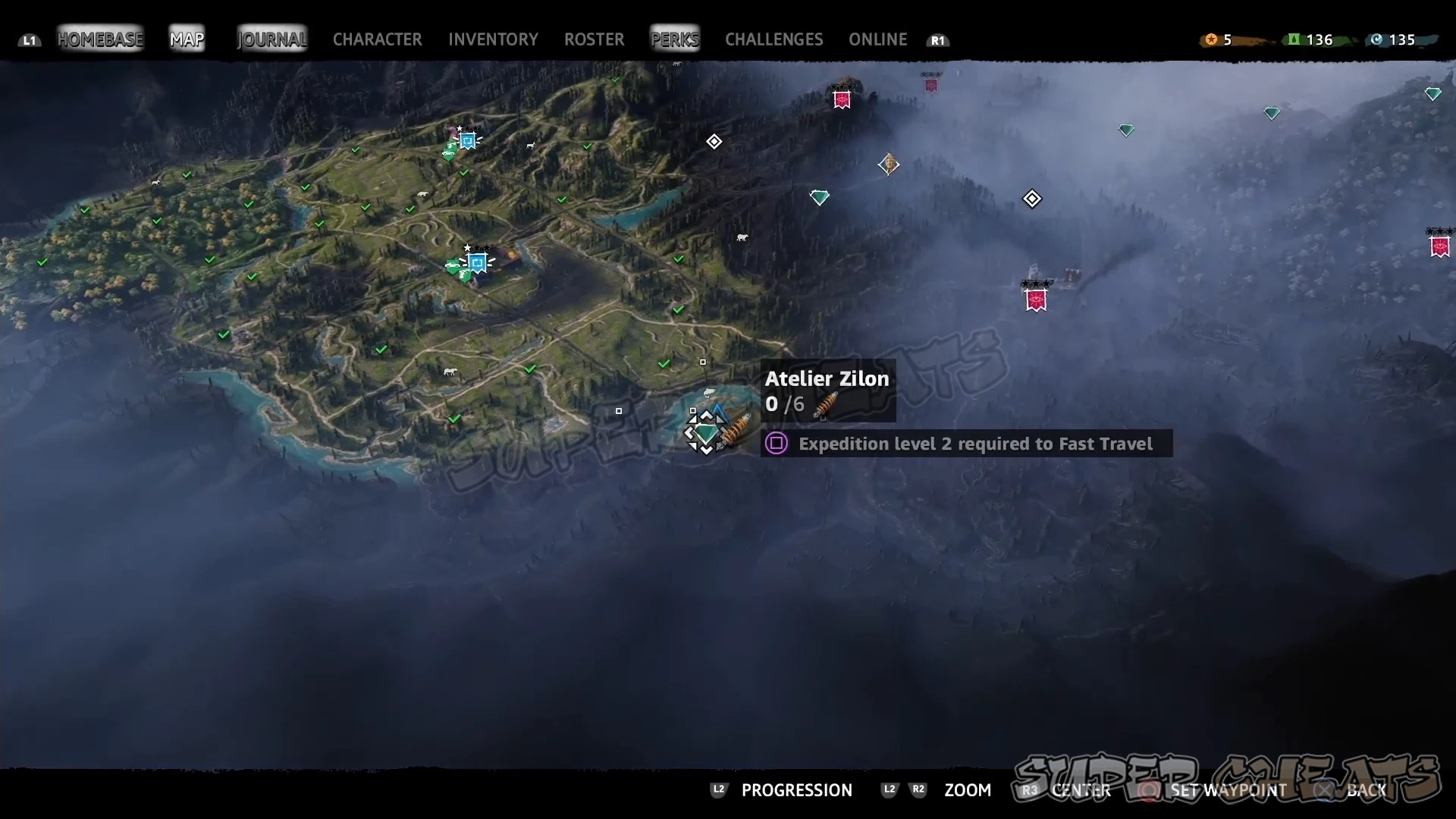Open the Challenges tab
Screen dimensions: 1456x819
pyautogui.click(x=773, y=39)
